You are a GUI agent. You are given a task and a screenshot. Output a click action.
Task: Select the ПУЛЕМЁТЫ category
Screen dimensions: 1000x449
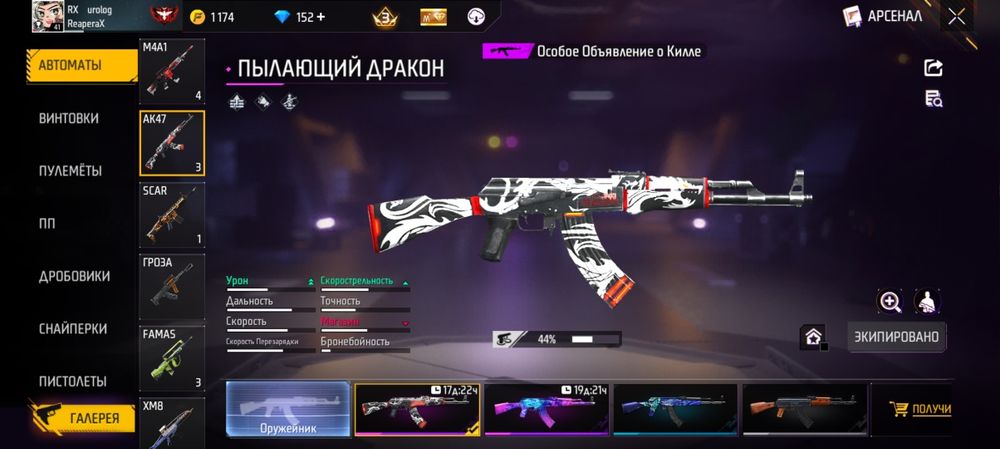pos(70,171)
